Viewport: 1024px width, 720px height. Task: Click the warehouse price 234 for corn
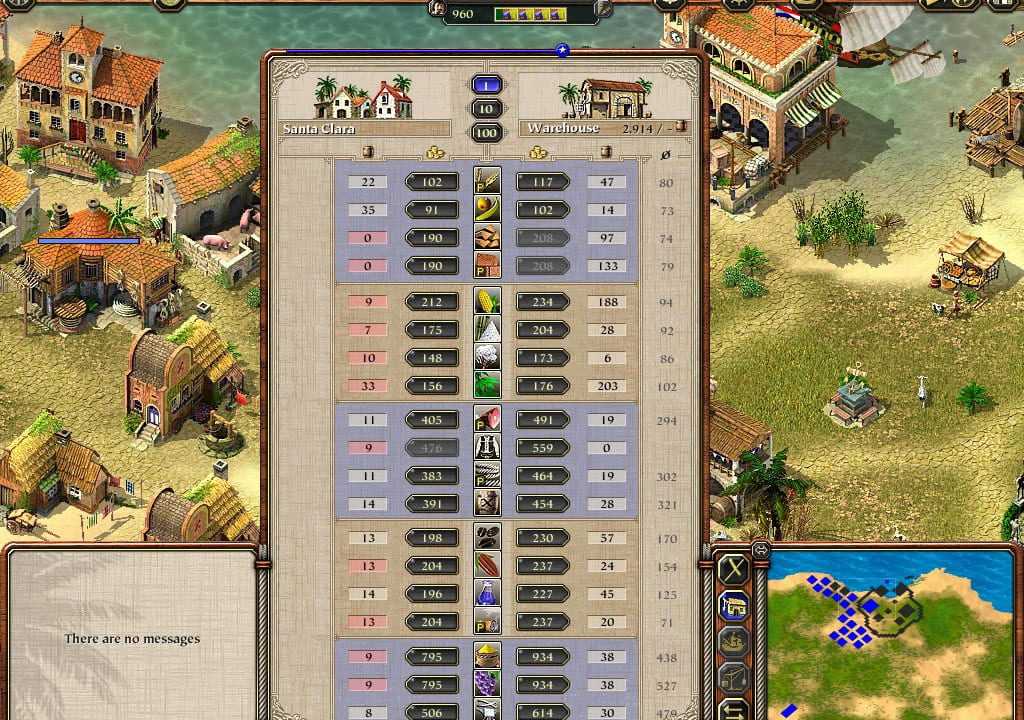pyautogui.click(x=543, y=302)
